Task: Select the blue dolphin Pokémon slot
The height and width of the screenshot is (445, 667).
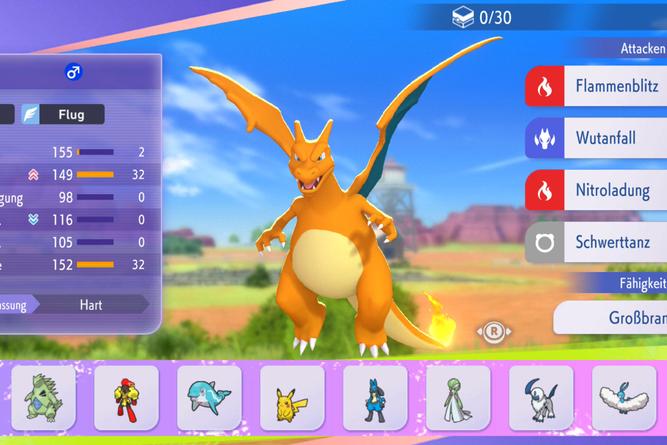Action: point(209,398)
